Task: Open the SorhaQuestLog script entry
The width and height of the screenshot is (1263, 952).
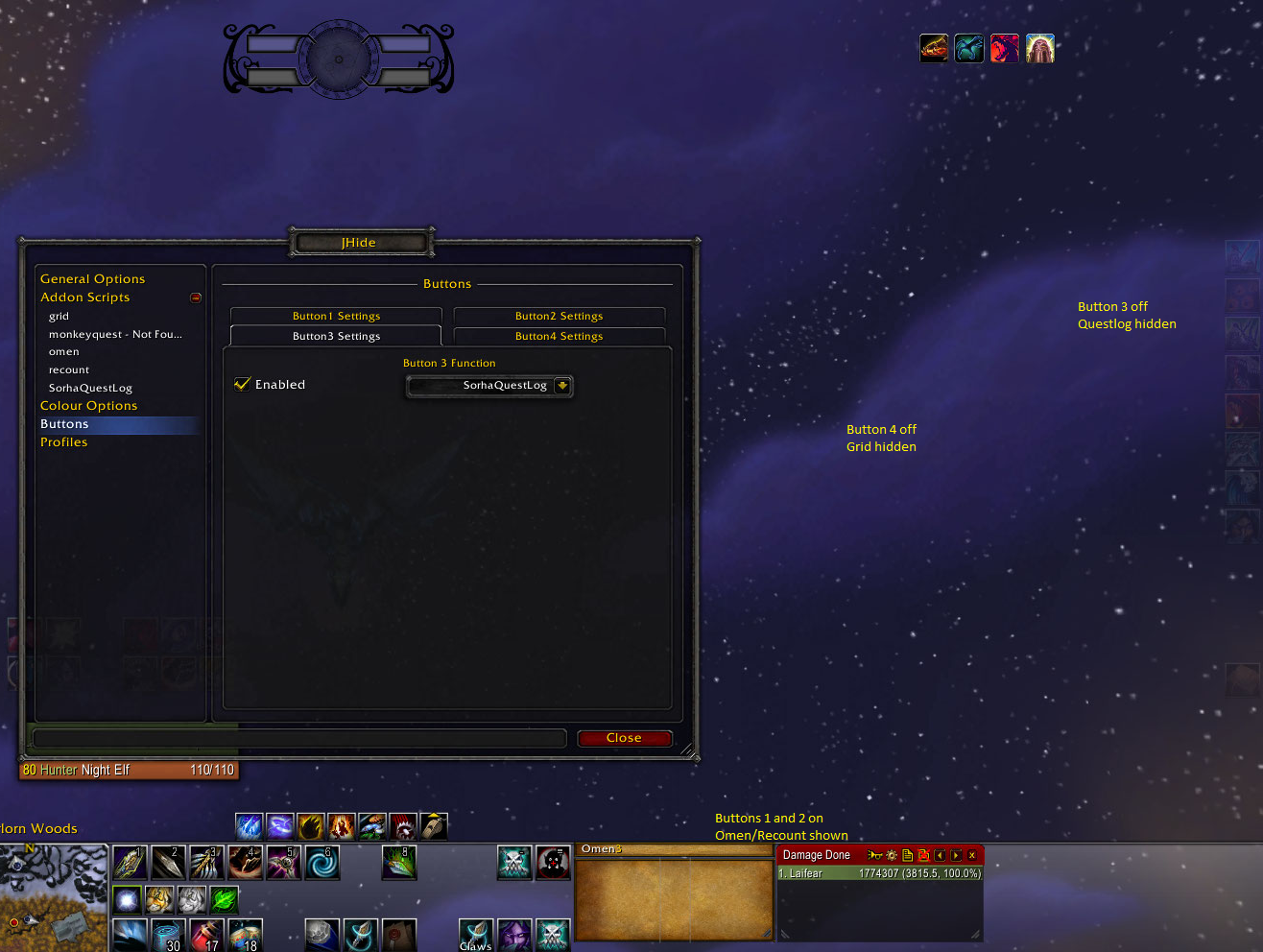Action: pyautogui.click(x=90, y=389)
